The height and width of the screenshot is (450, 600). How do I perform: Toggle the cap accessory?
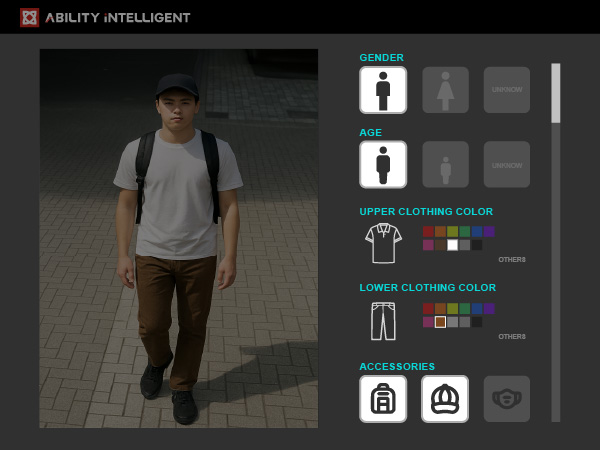pyautogui.click(x=445, y=399)
